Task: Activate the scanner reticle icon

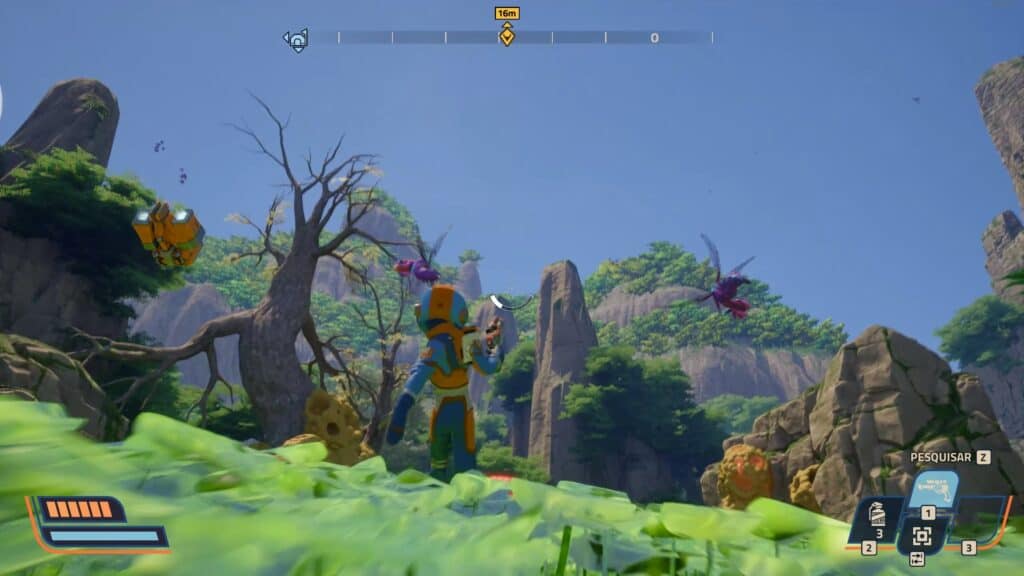Action: pyautogui.click(x=921, y=536)
